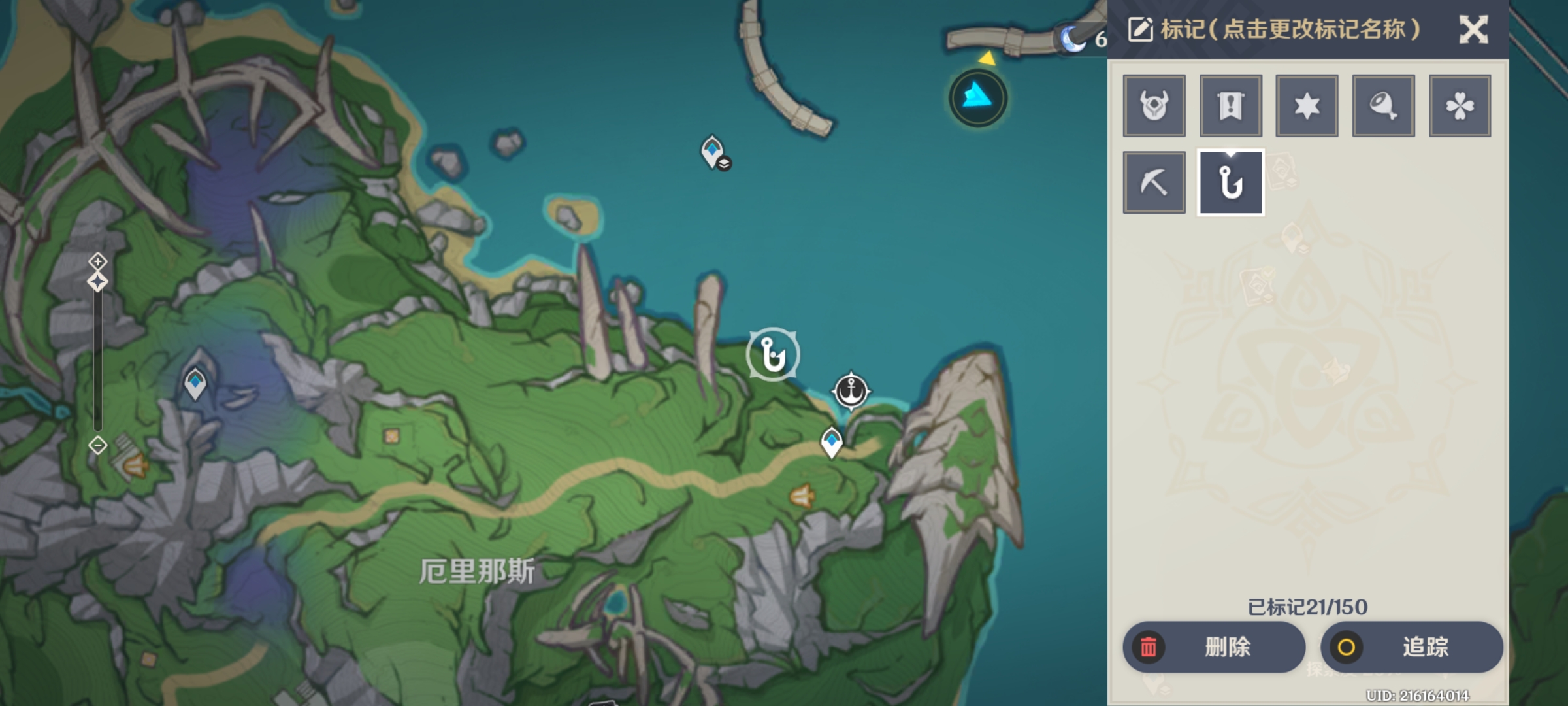Choose the clover flower marker icon

pos(1460,106)
